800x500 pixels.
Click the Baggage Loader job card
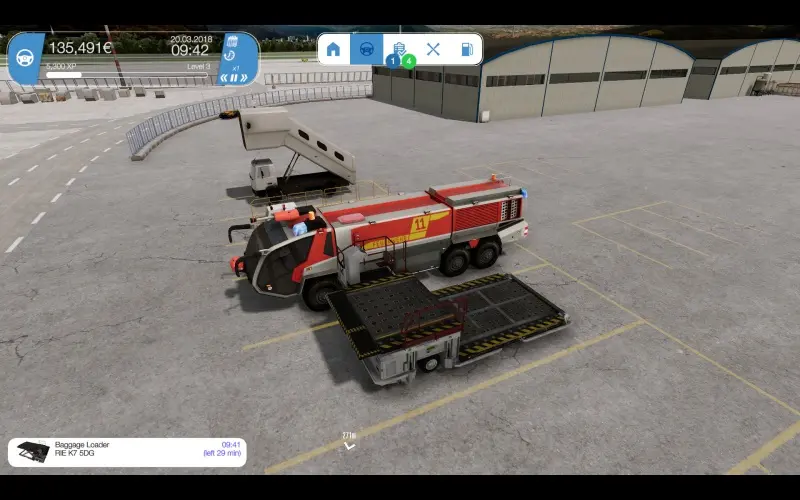127,452
